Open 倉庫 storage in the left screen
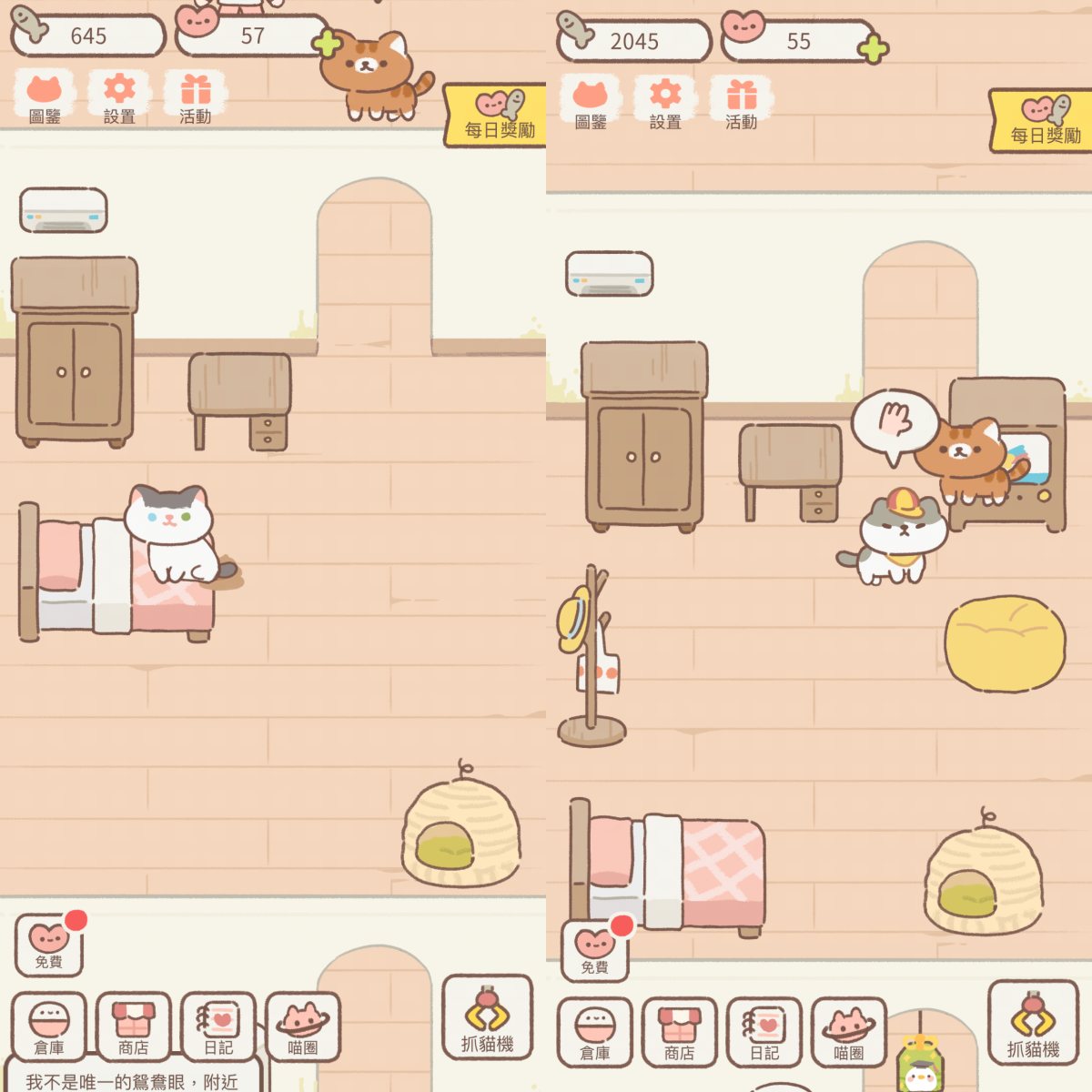Screen dimensions: 1092x1092 coord(49,1026)
